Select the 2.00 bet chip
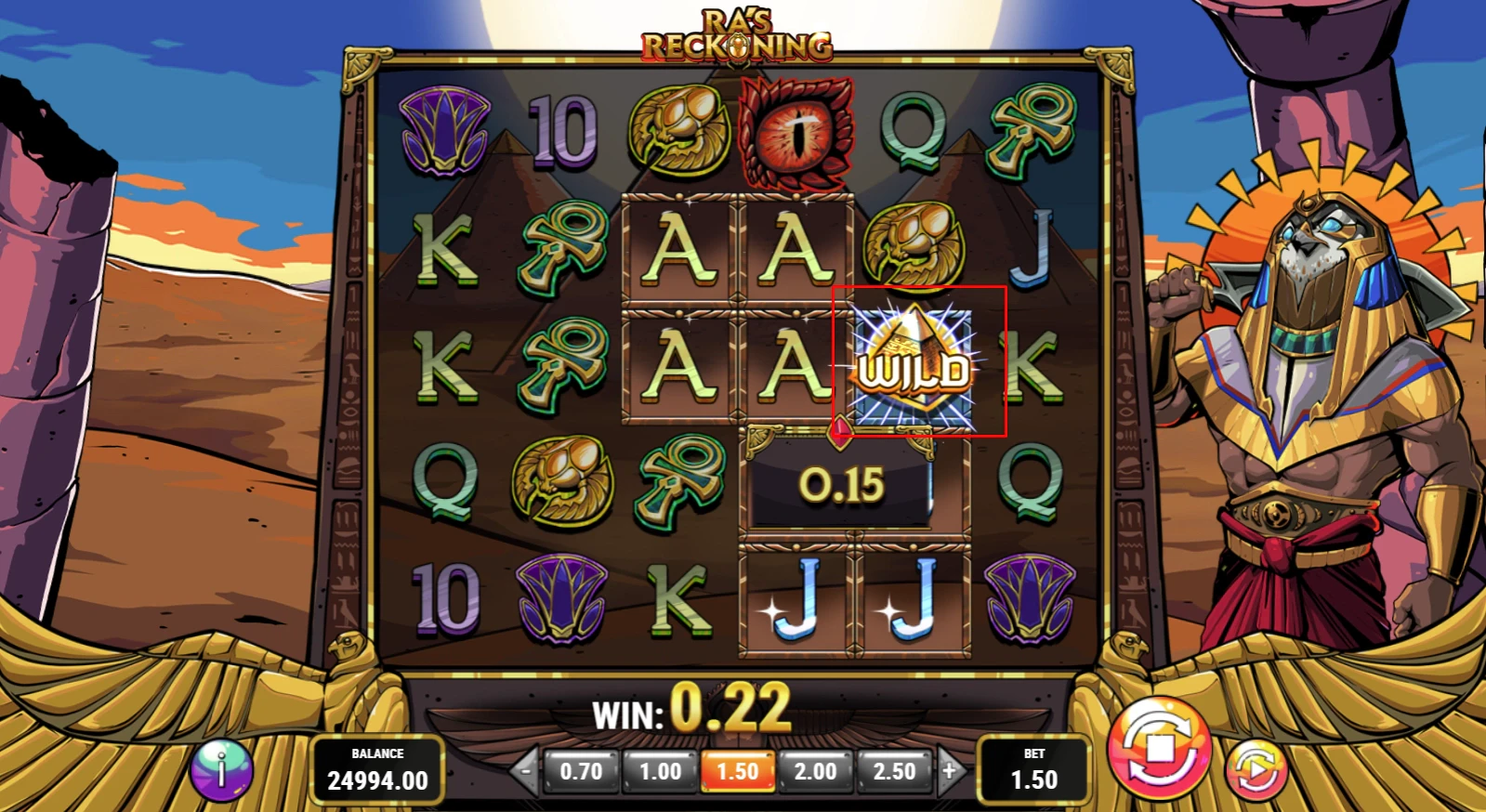Screen dimensions: 1486x812 click(817, 770)
